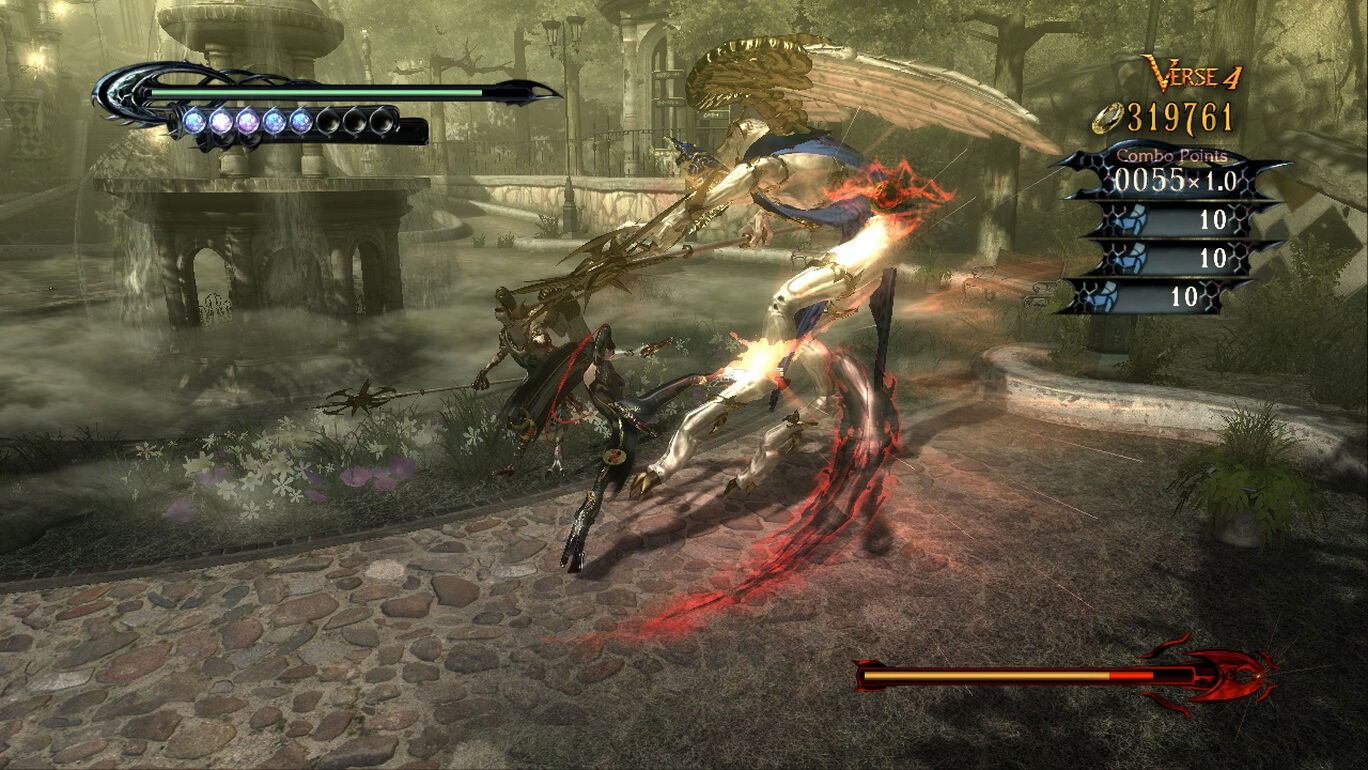Viewport: 1368px width, 770px height.
Task: Select the Combo Points label
Action: tap(1173, 156)
